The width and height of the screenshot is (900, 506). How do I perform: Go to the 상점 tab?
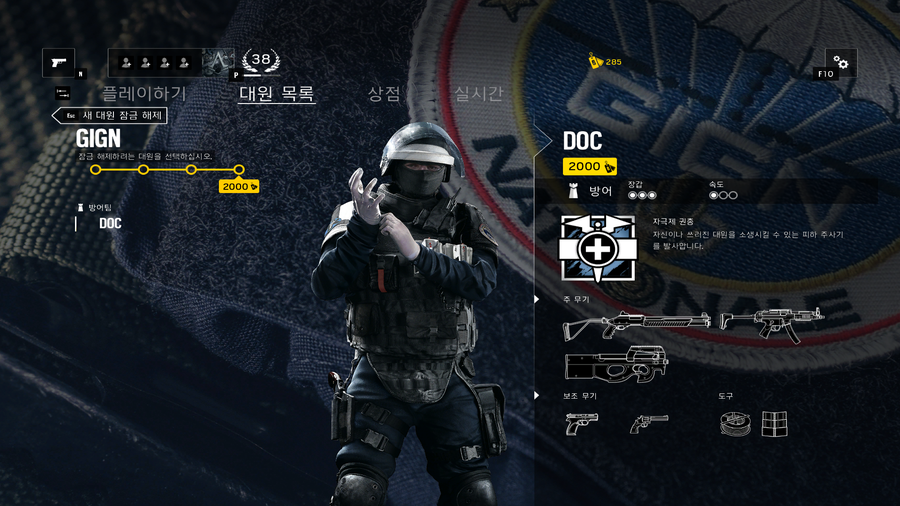coord(384,94)
